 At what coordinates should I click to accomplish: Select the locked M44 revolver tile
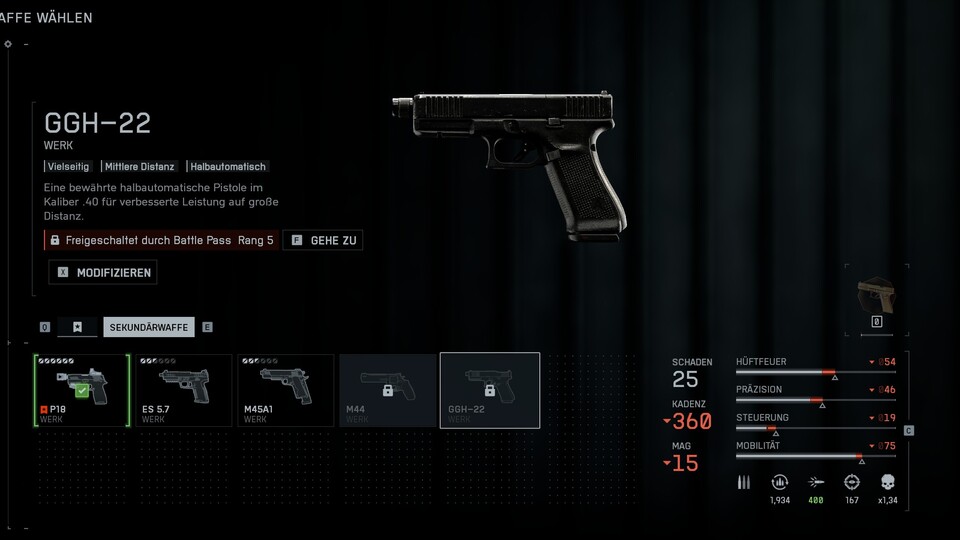point(388,390)
